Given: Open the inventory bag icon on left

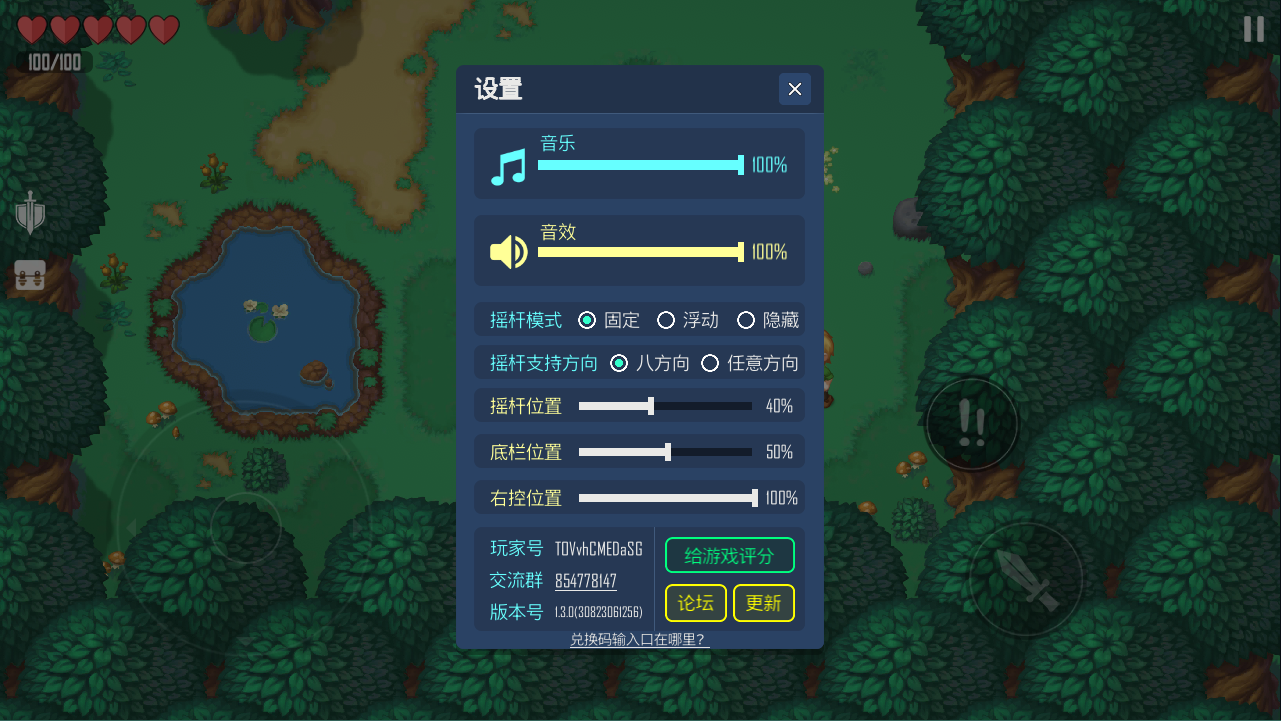Looking at the screenshot, I should click(30, 276).
